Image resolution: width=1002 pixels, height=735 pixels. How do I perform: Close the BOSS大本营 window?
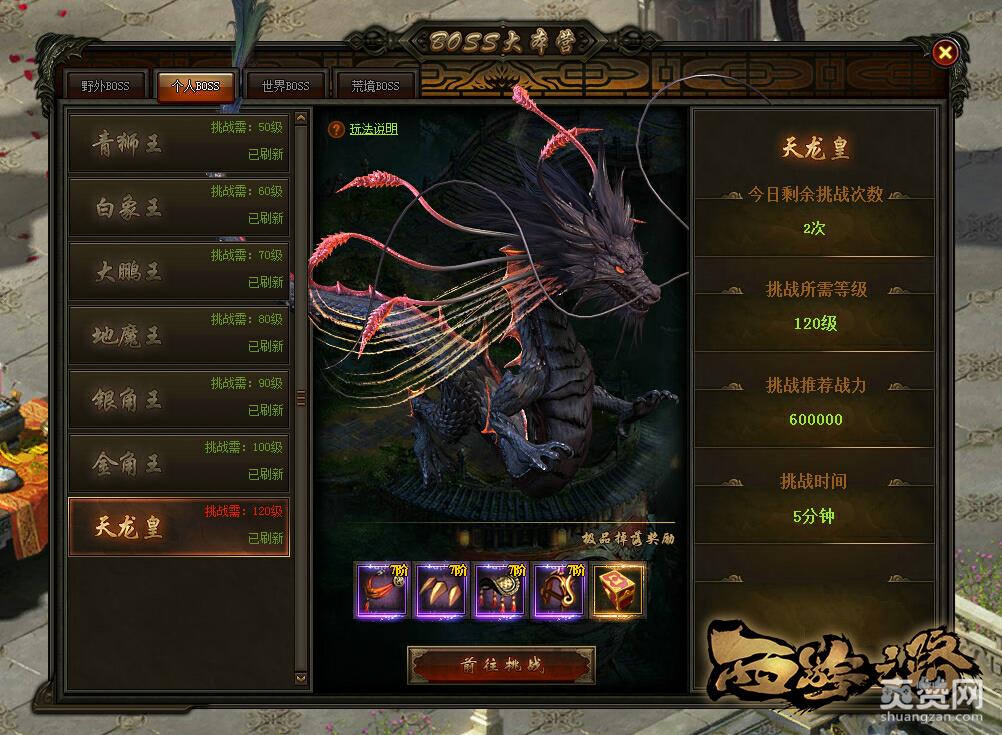click(x=945, y=52)
